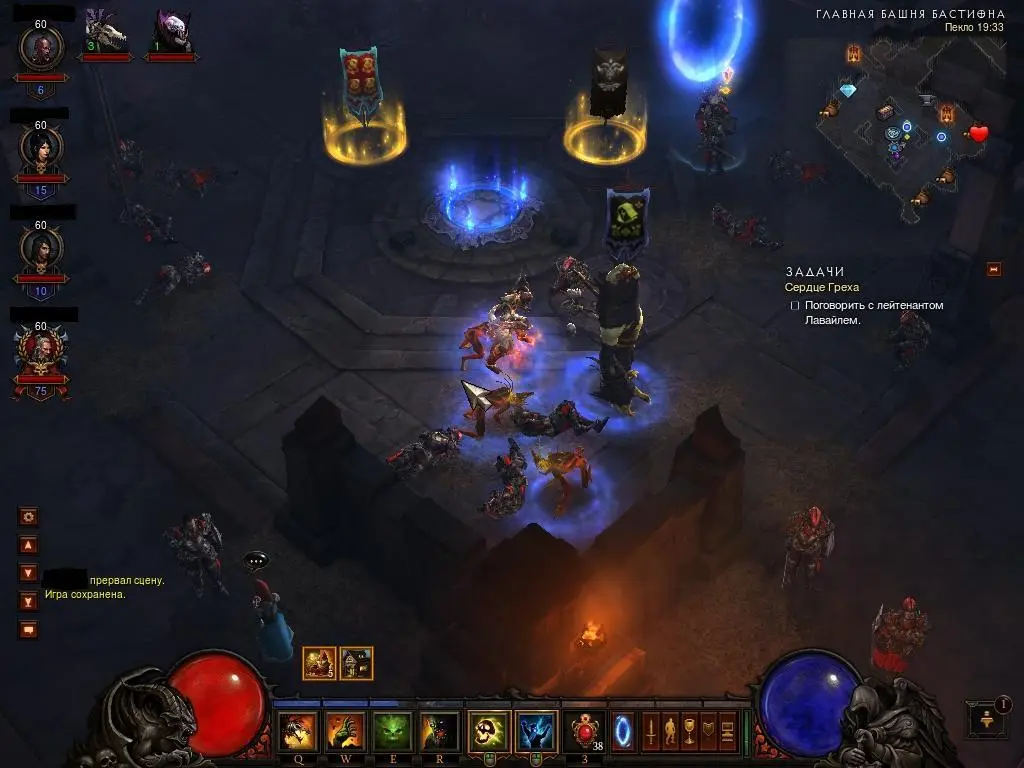Activate the Q hotbar skill

point(298,731)
